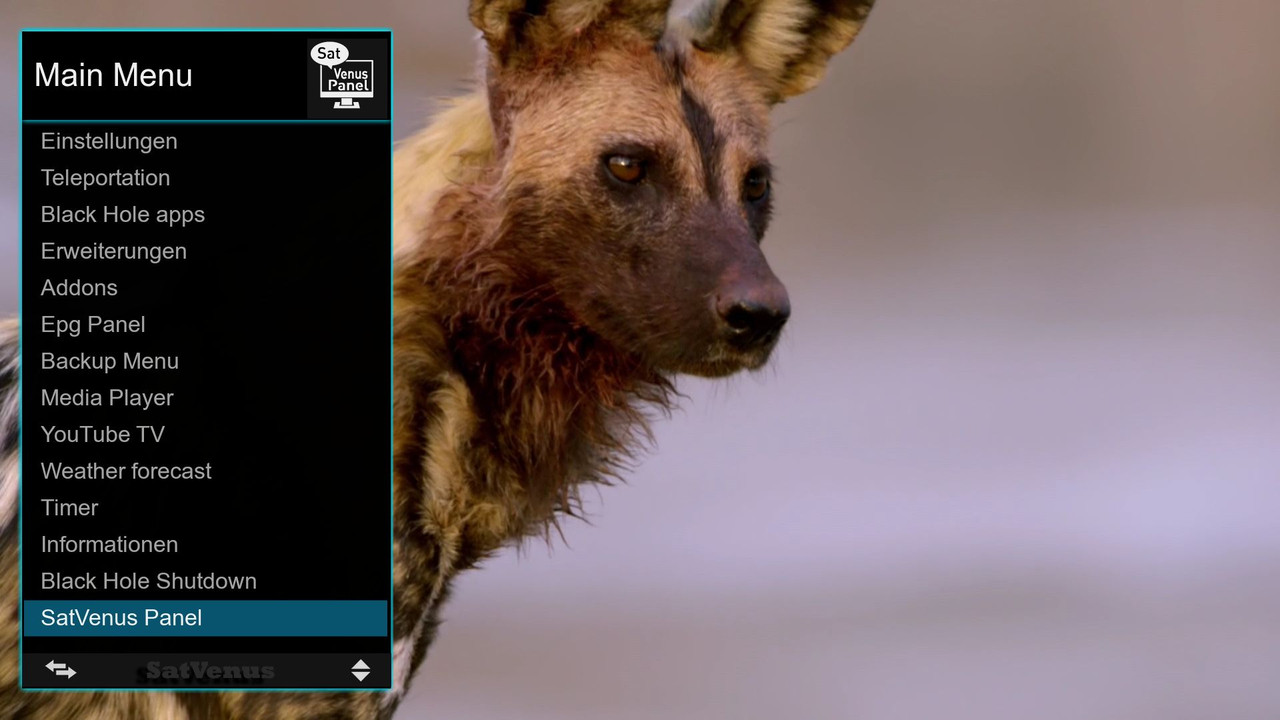Open the Einstellungen menu entry

pyautogui.click(x=109, y=141)
